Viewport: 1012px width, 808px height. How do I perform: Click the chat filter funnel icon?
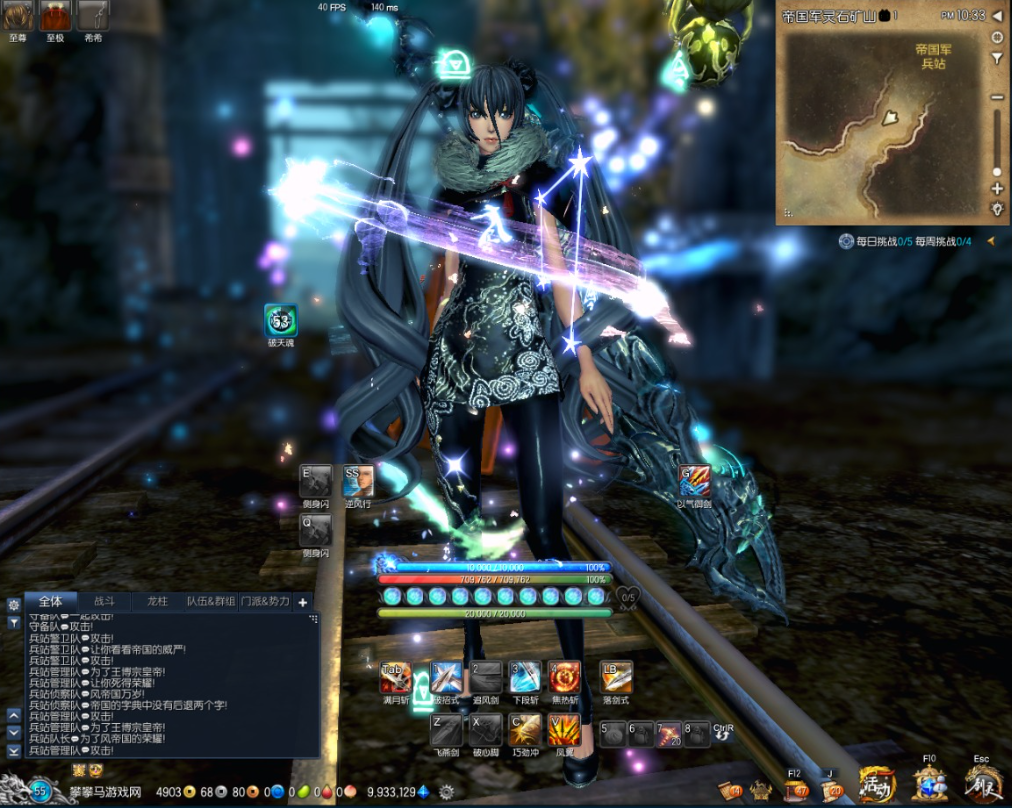[14, 622]
